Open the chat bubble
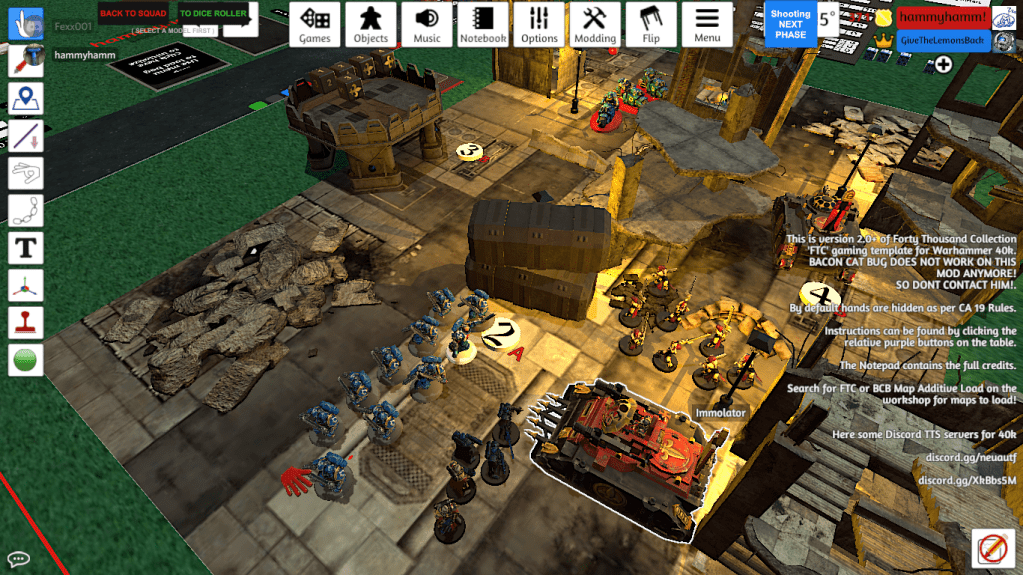Screen dimensions: 1023x575 [x=18, y=558]
